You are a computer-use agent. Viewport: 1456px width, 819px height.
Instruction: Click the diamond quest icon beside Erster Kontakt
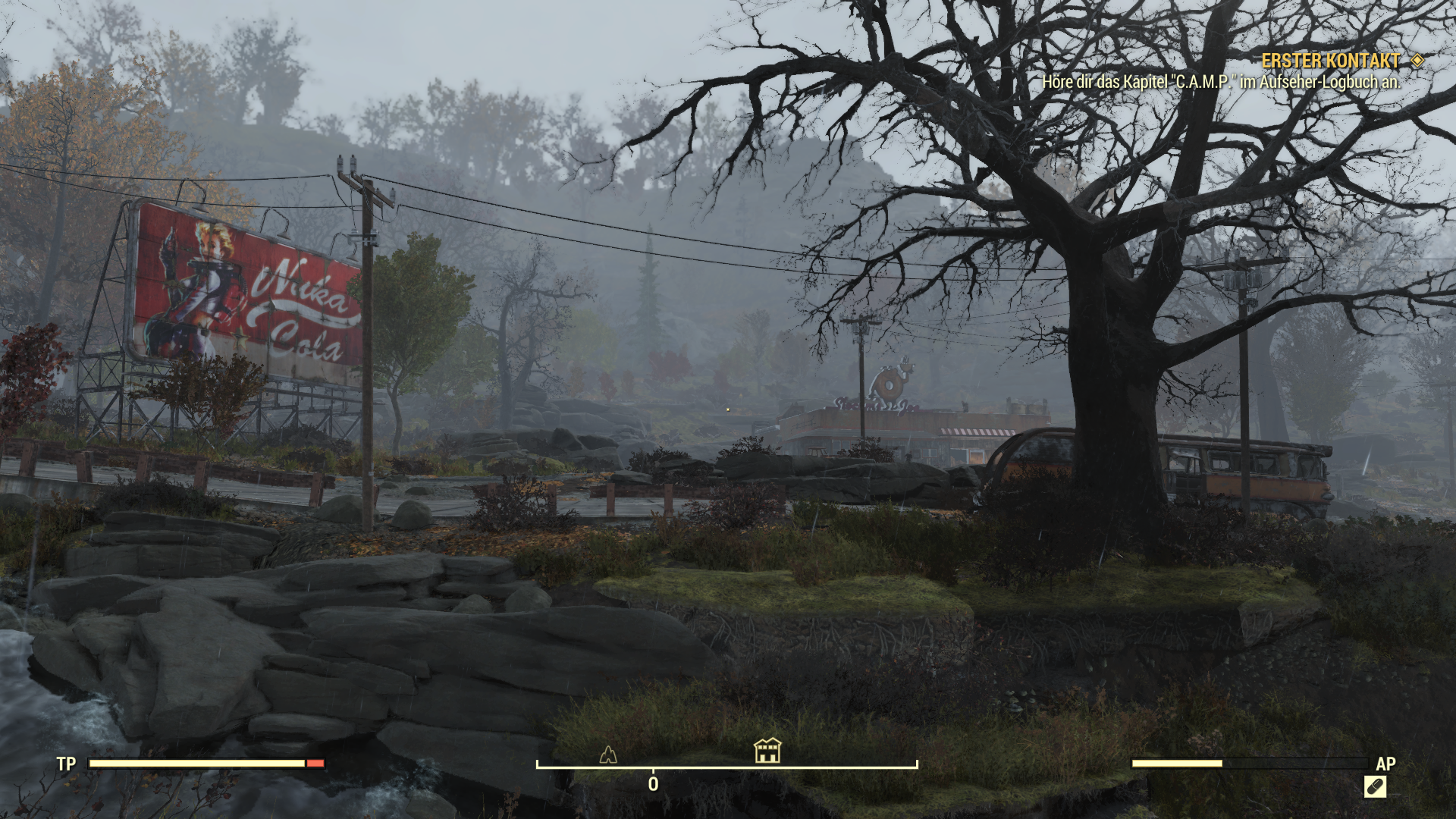(1417, 61)
